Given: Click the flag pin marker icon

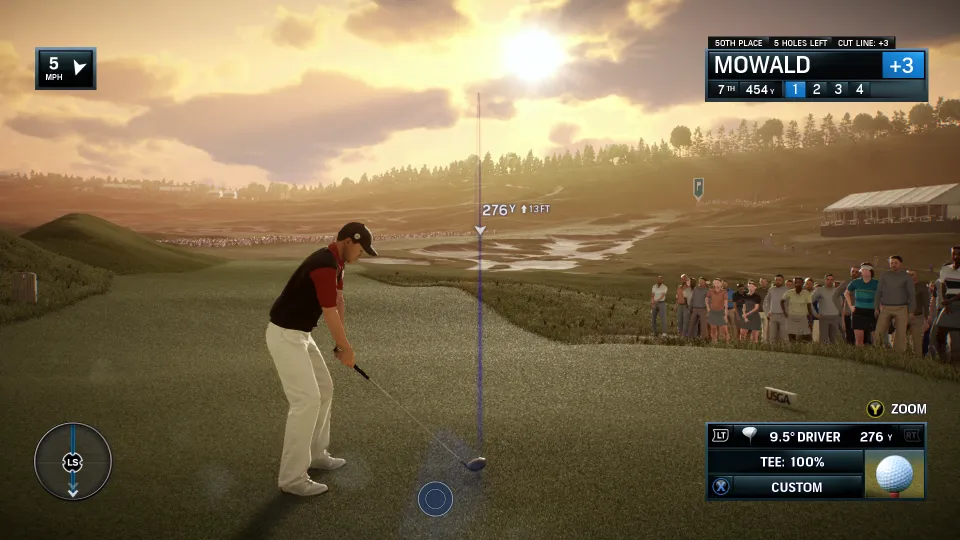Looking at the screenshot, I should 698,187.
